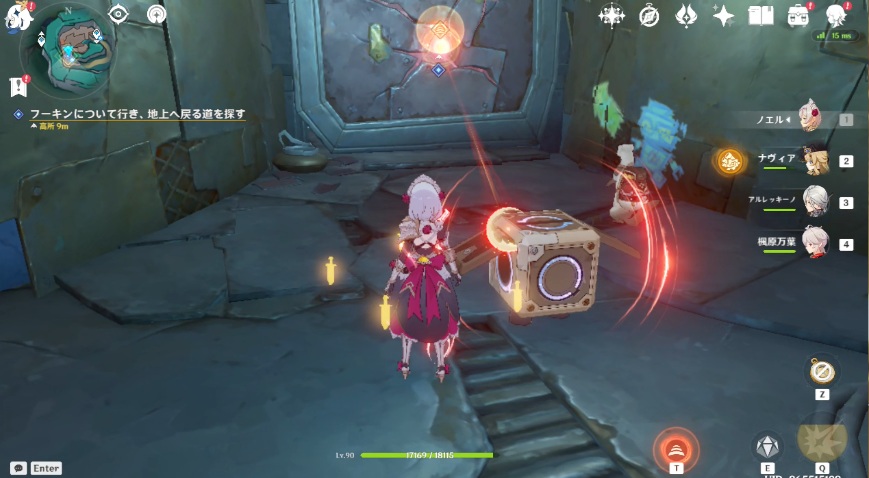Open the flame emblem battle pass icon
Screen dimensions: 869x478
tap(686, 15)
